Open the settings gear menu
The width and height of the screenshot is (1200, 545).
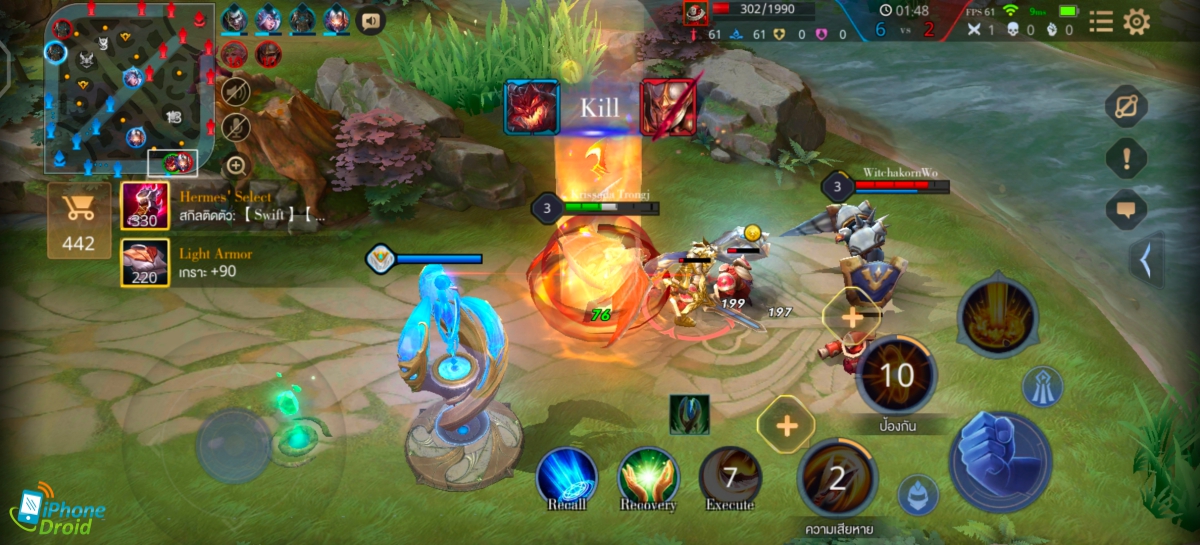pos(1136,21)
